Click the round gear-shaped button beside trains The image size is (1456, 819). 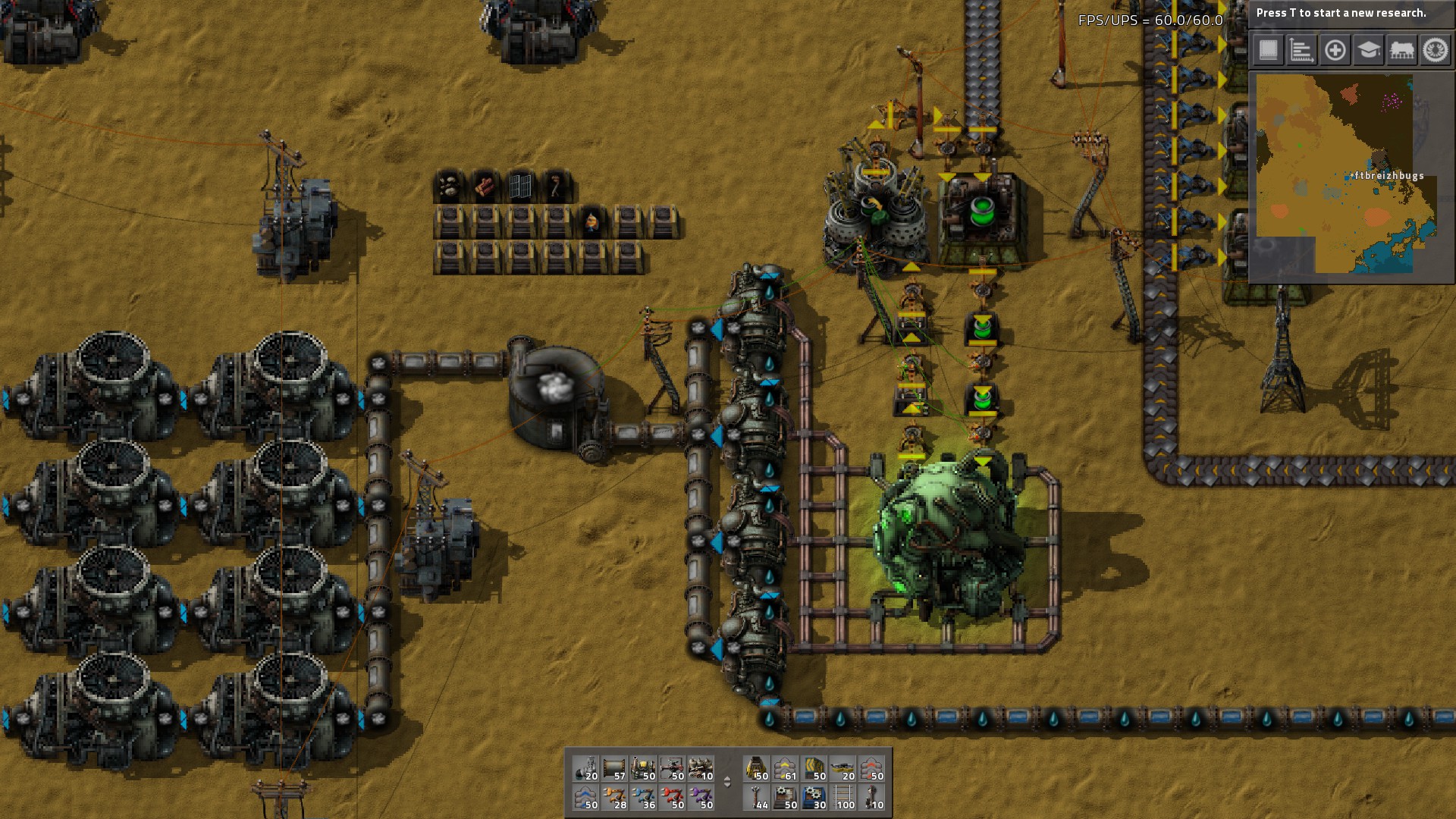tap(1435, 50)
